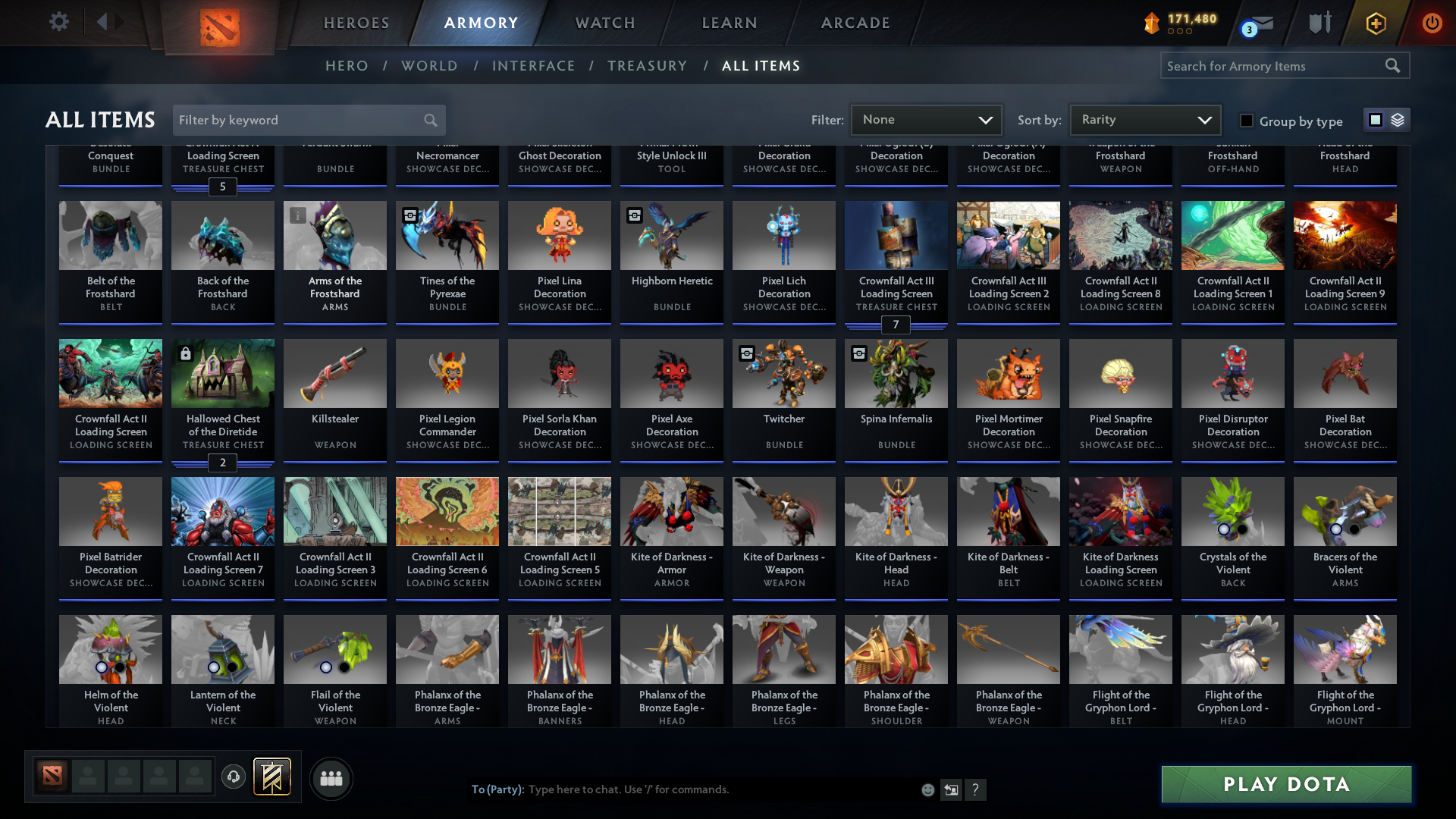Switch to stacked grid view layout
The image size is (1456, 819).
tap(1398, 119)
